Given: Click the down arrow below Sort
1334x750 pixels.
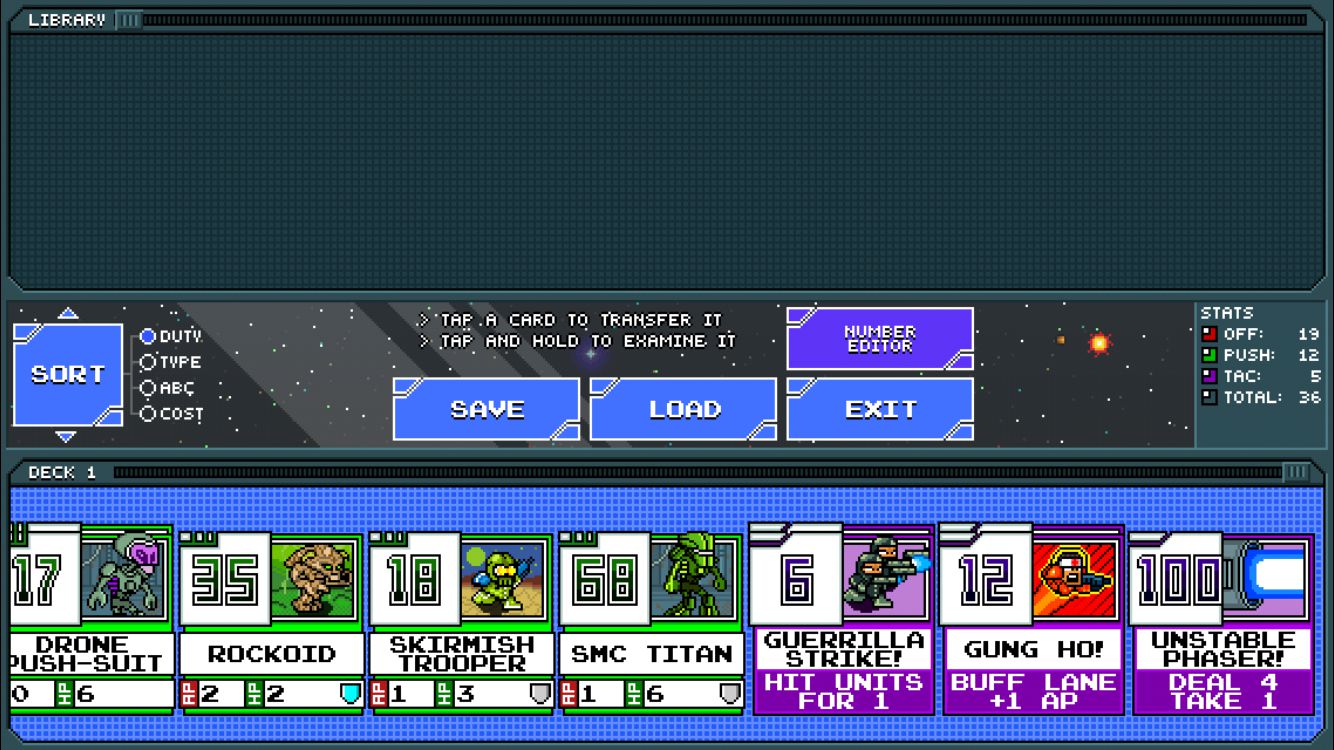Looking at the screenshot, I should [x=67, y=437].
